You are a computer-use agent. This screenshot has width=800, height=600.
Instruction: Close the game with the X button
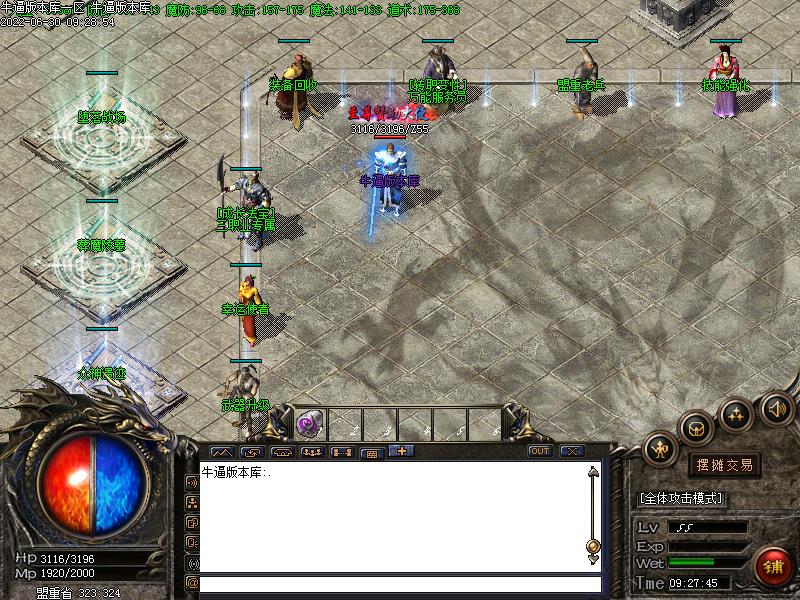(572, 451)
